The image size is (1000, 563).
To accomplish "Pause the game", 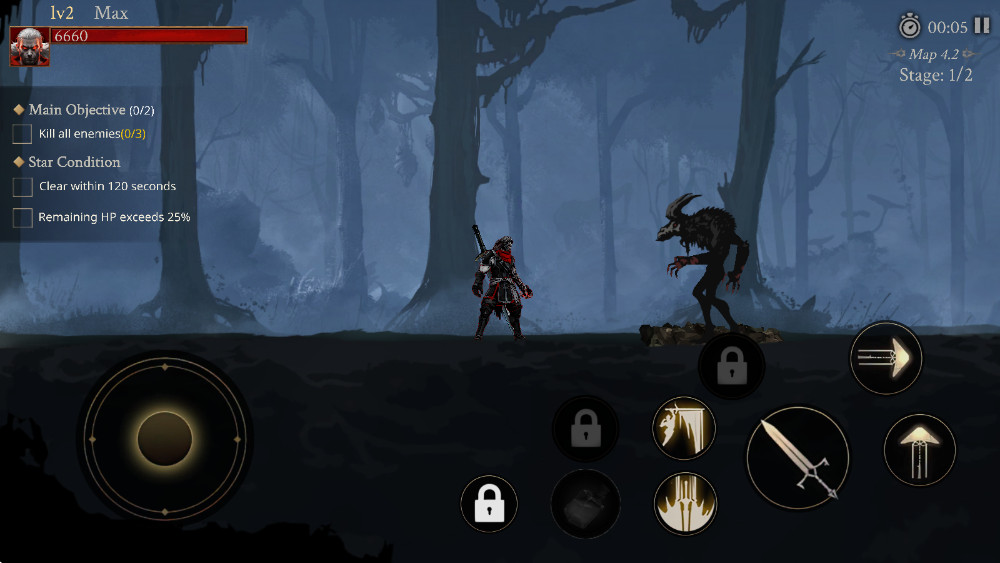I will click(981, 26).
